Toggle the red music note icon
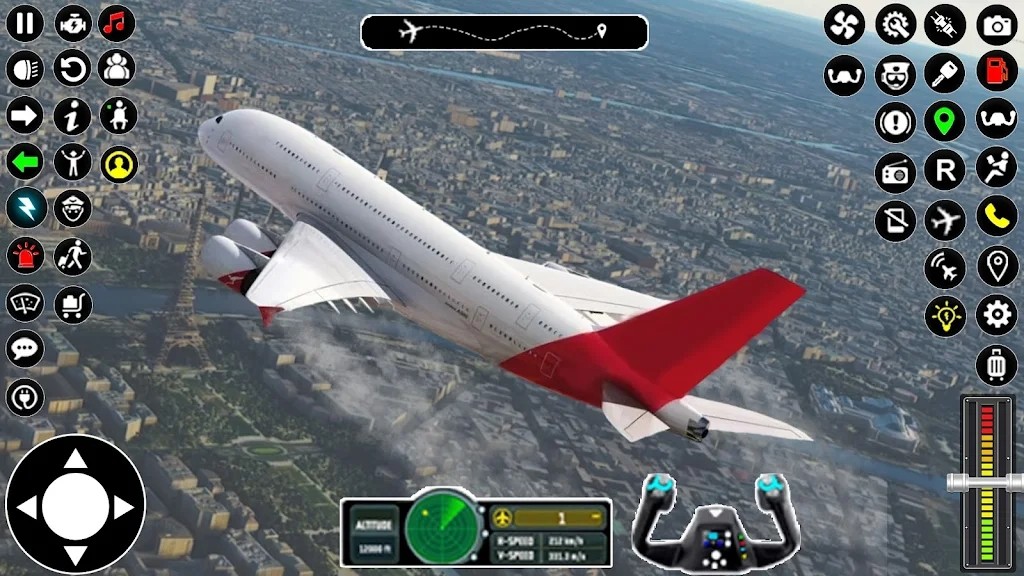The height and width of the screenshot is (576, 1024). [x=118, y=23]
